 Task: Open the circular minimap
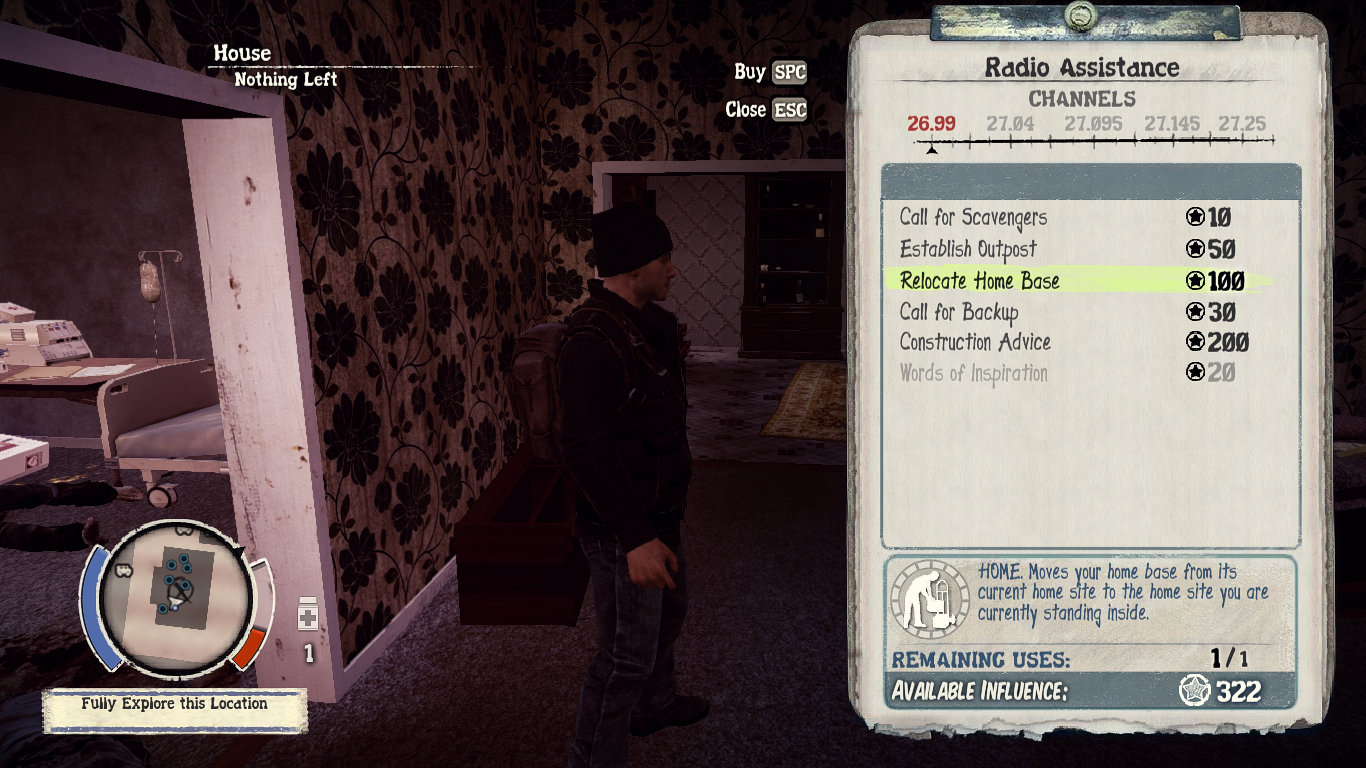[175, 594]
